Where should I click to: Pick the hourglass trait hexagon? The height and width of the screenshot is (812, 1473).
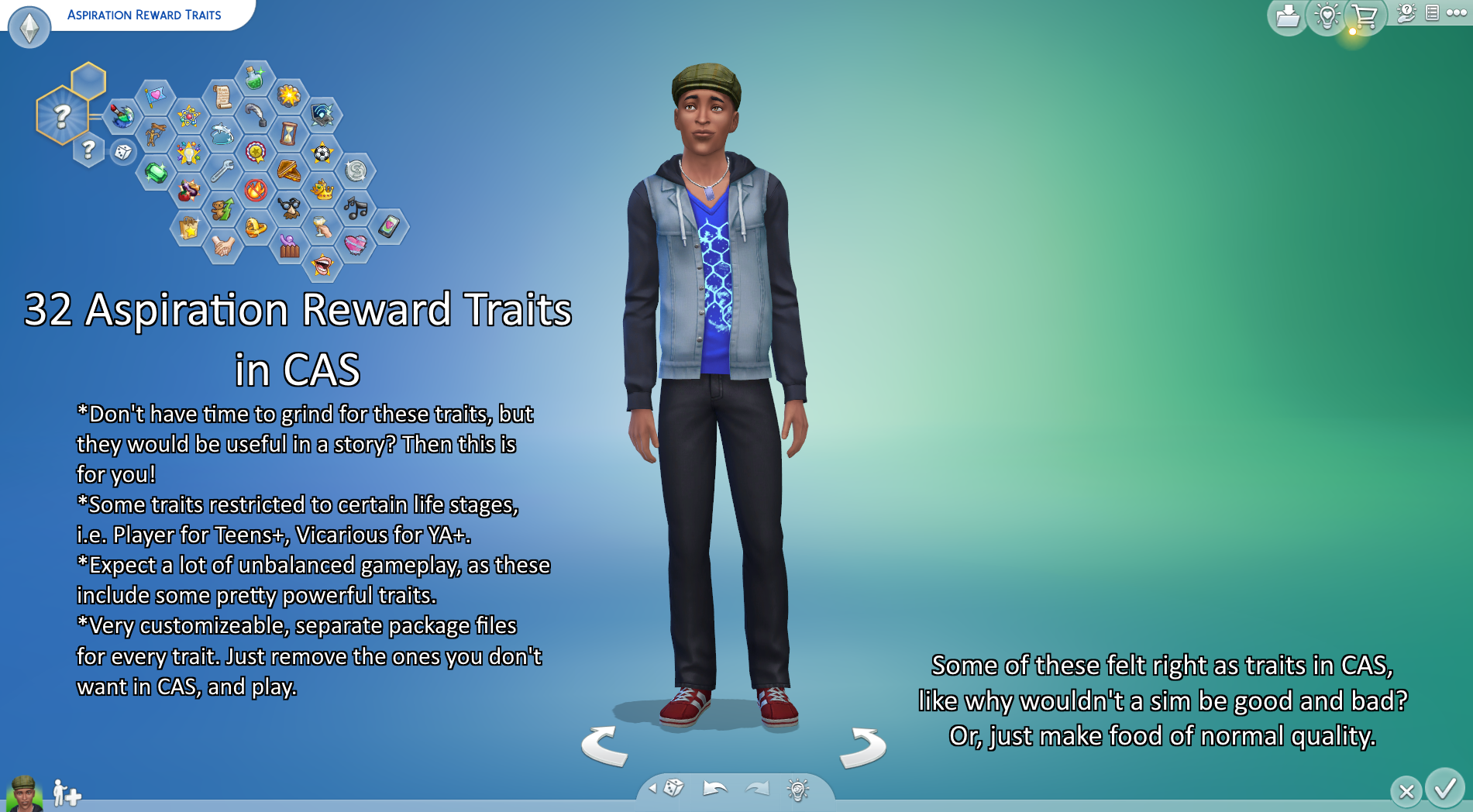(288, 133)
